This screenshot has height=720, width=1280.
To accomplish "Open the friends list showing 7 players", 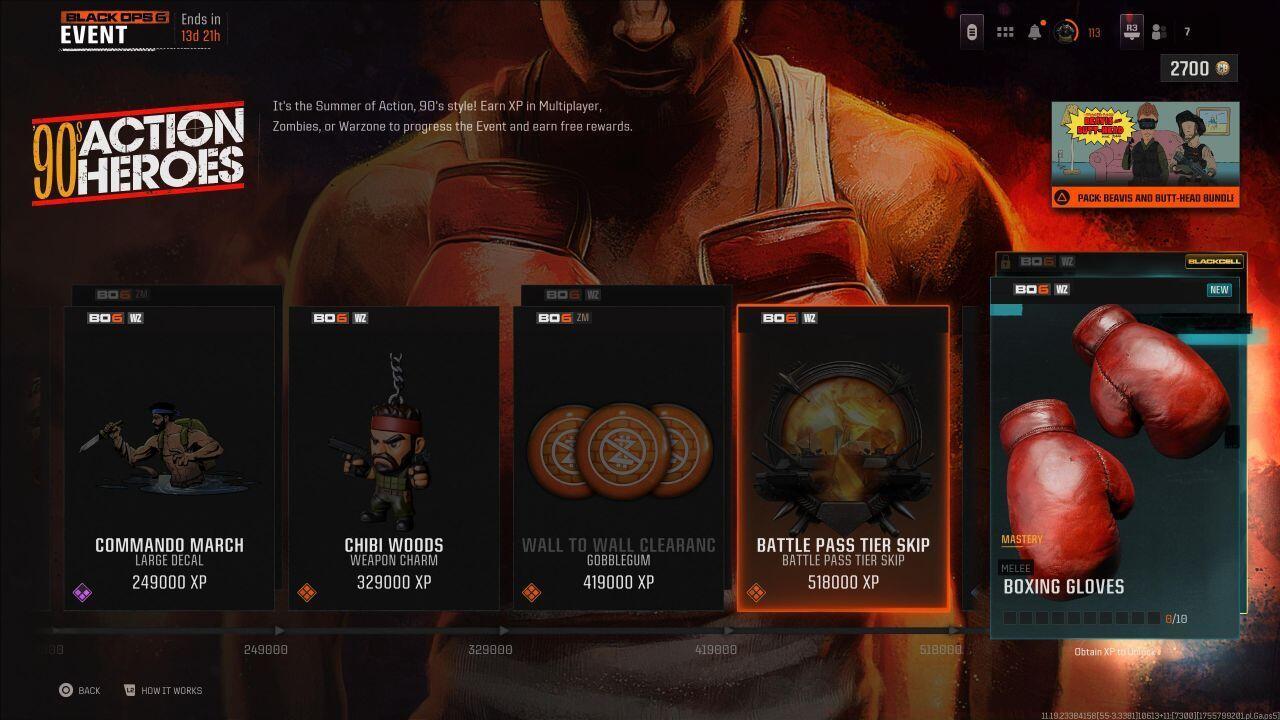I will pos(1158,31).
